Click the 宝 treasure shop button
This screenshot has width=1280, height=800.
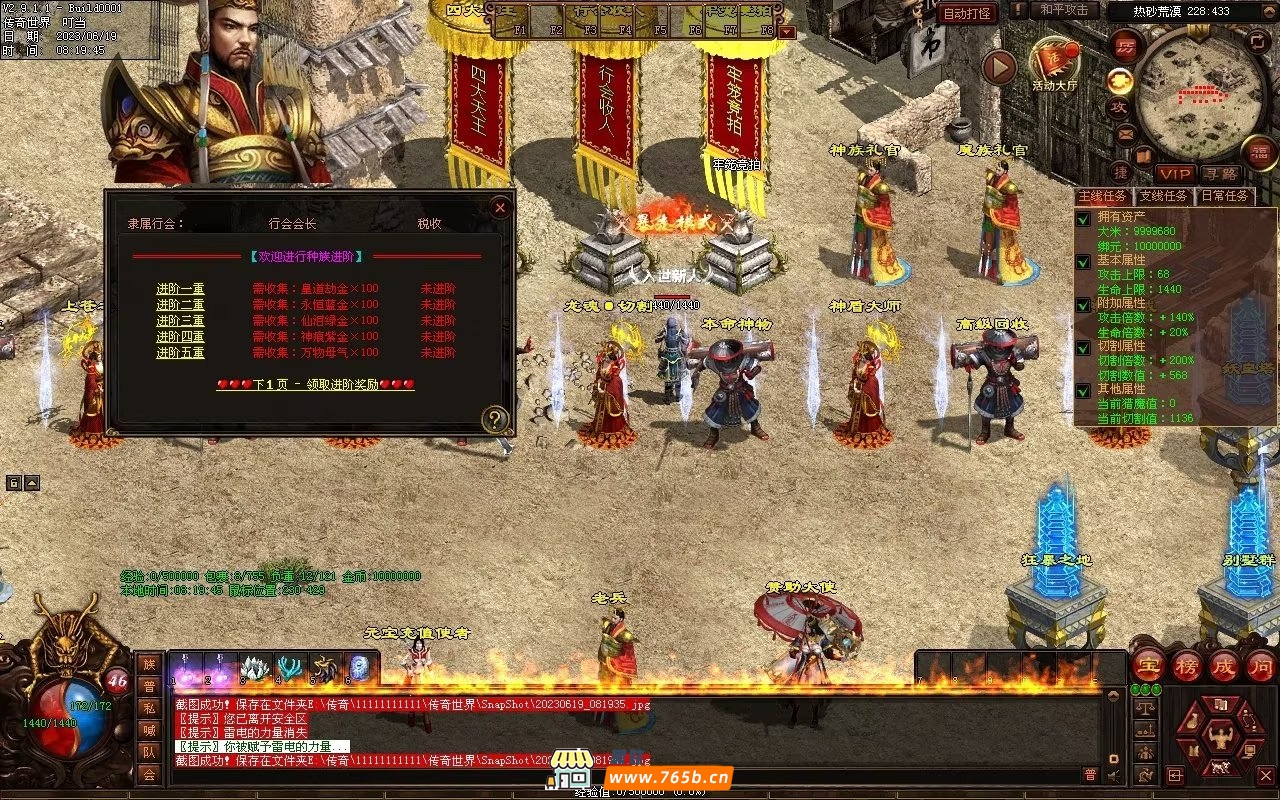1148,665
